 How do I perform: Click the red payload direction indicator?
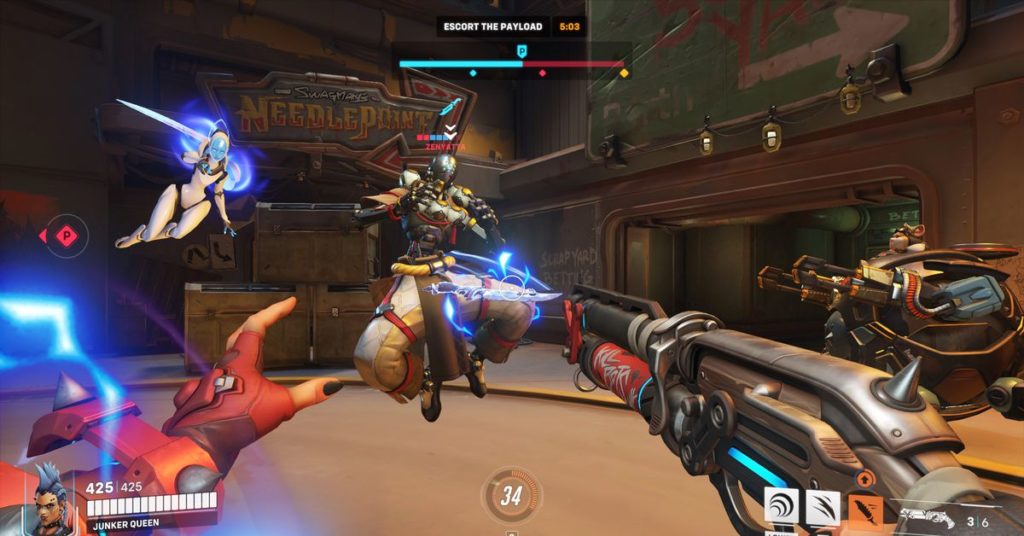click(66, 236)
